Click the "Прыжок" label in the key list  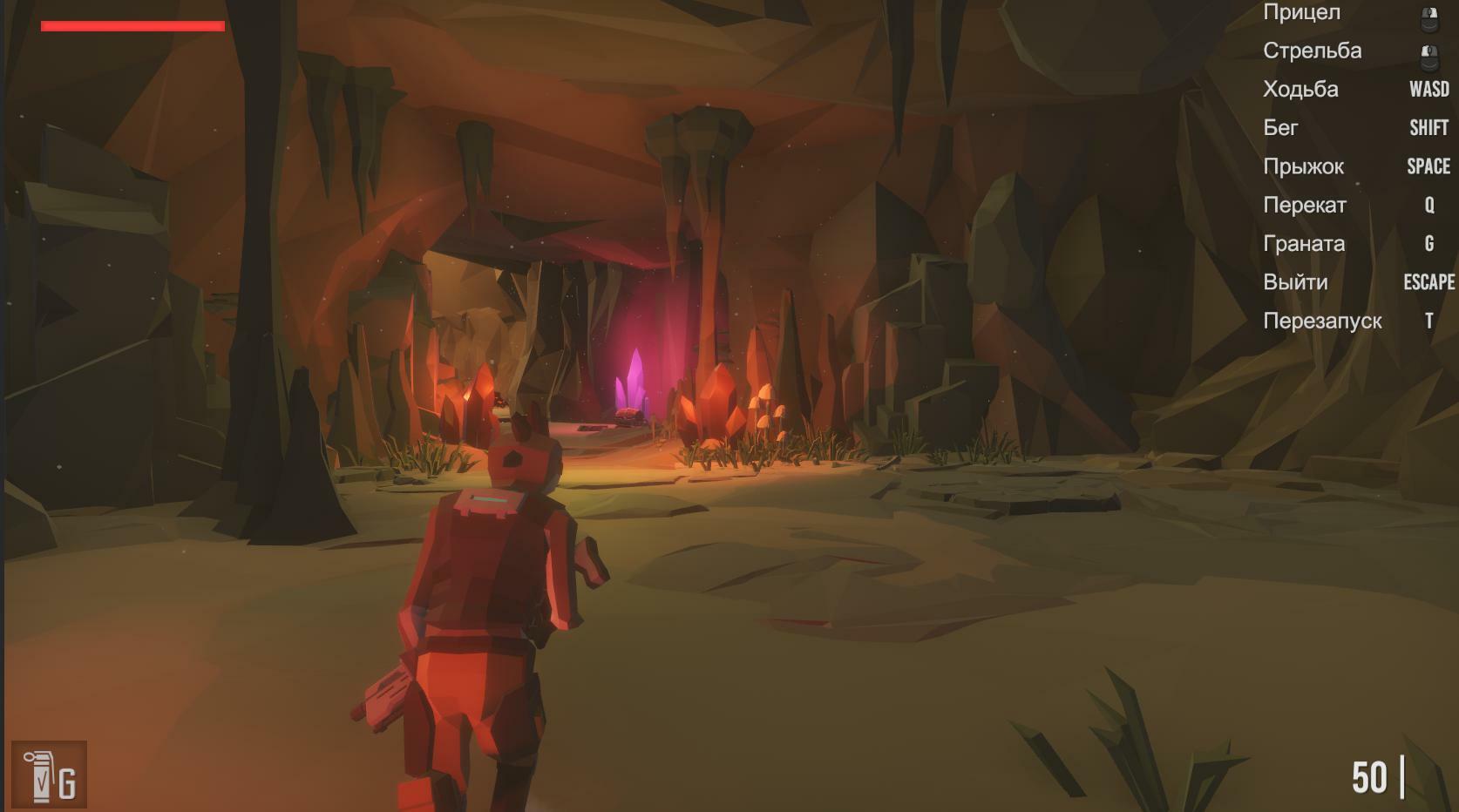1304,166
